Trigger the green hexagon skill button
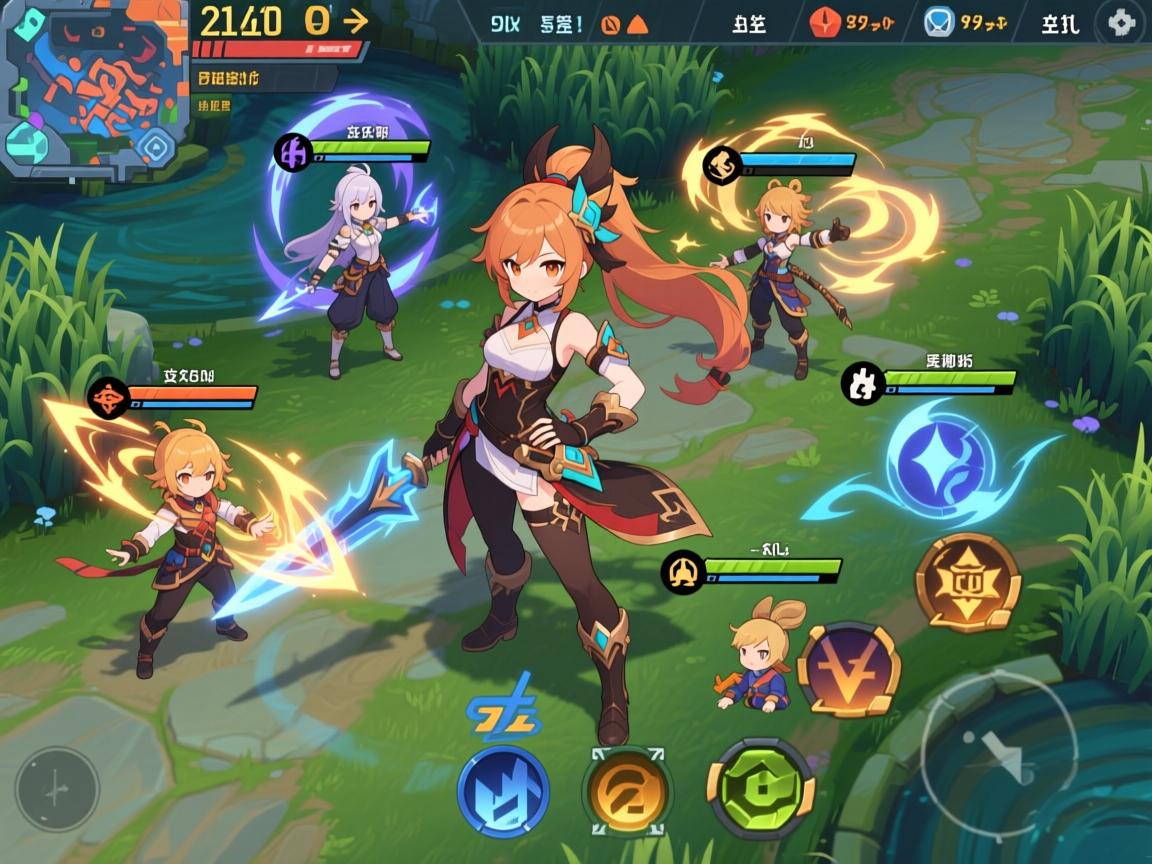This screenshot has height=864, width=1152. pyautogui.click(x=761, y=789)
